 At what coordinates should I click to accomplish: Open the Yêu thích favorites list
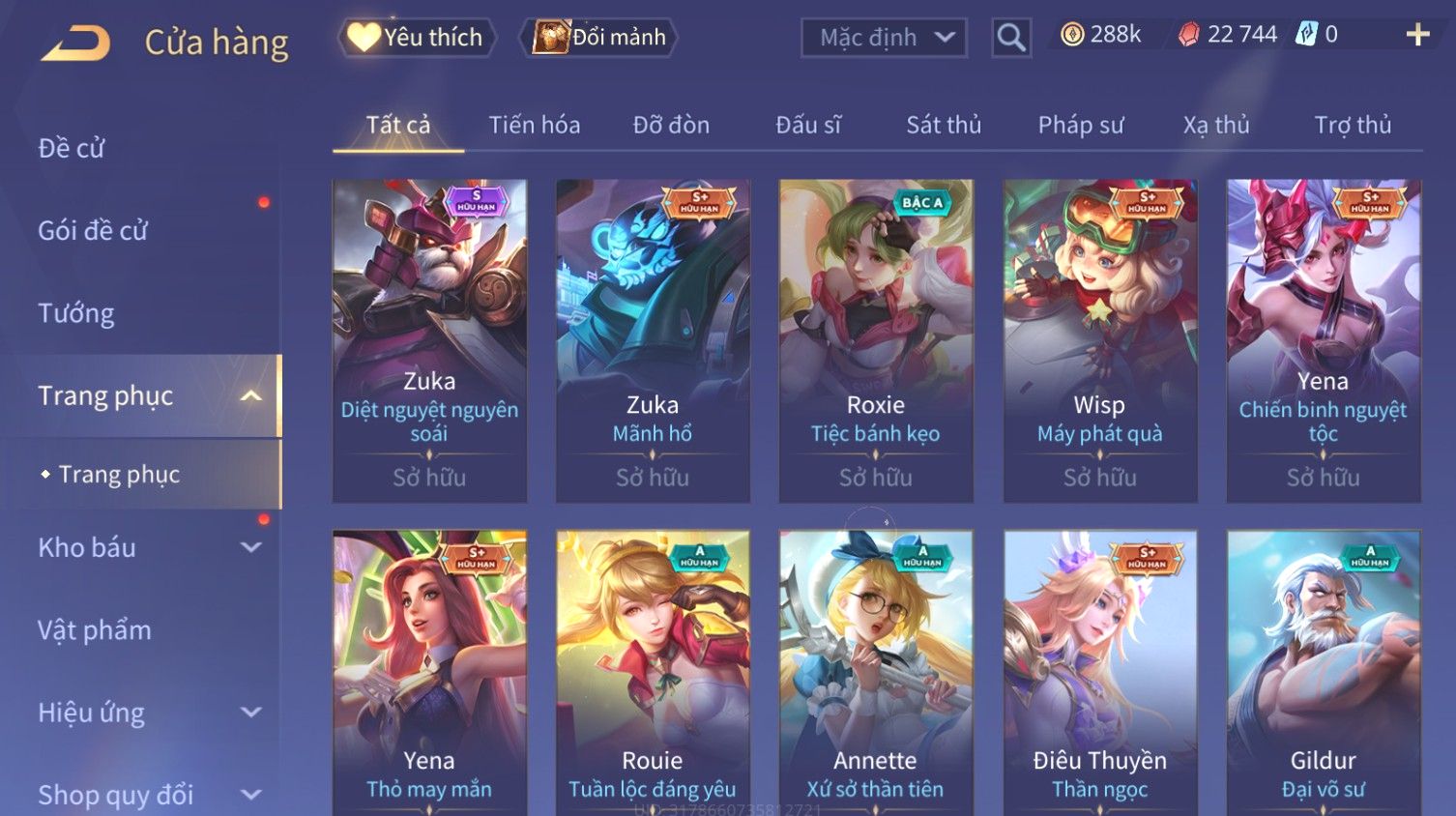pyautogui.click(x=417, y=38)
